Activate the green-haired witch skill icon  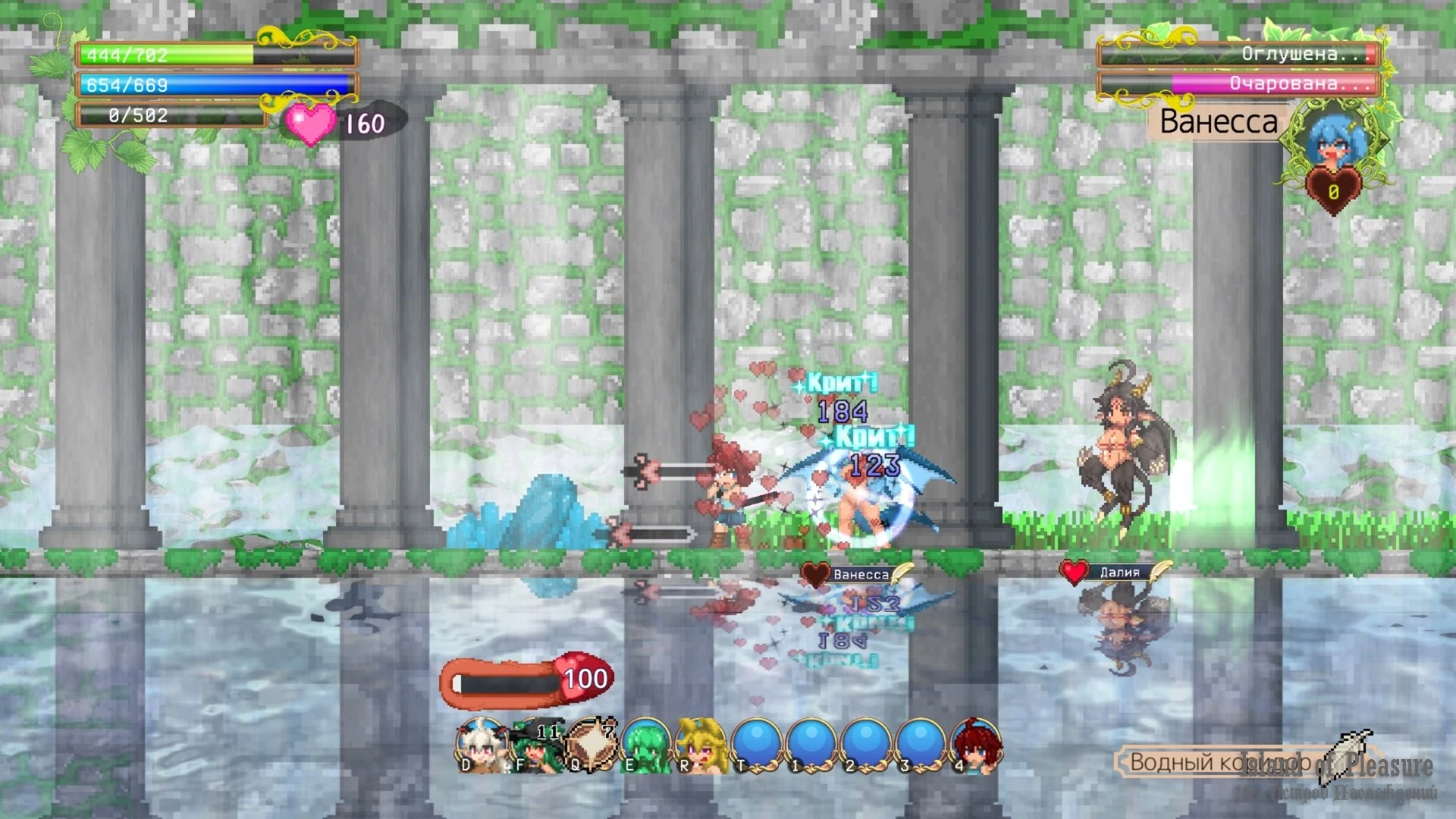click(x=537, y=745)
